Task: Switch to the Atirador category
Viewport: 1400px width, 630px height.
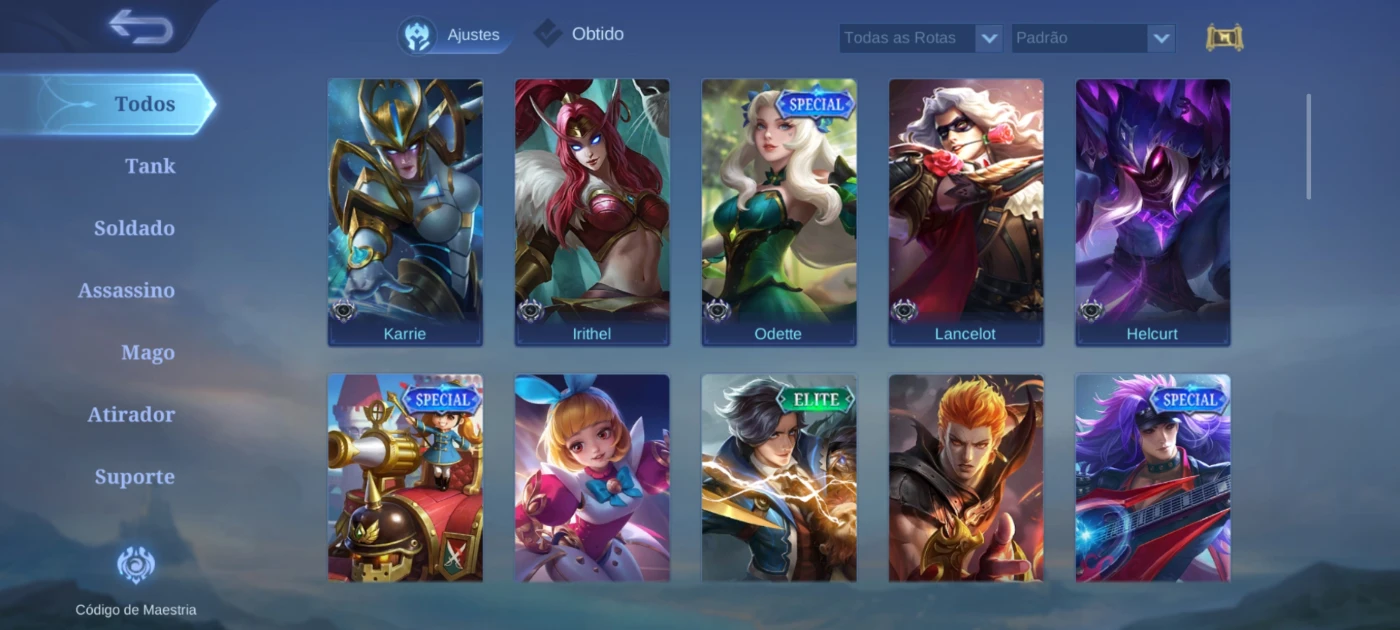Action: [x=131, y=414]
